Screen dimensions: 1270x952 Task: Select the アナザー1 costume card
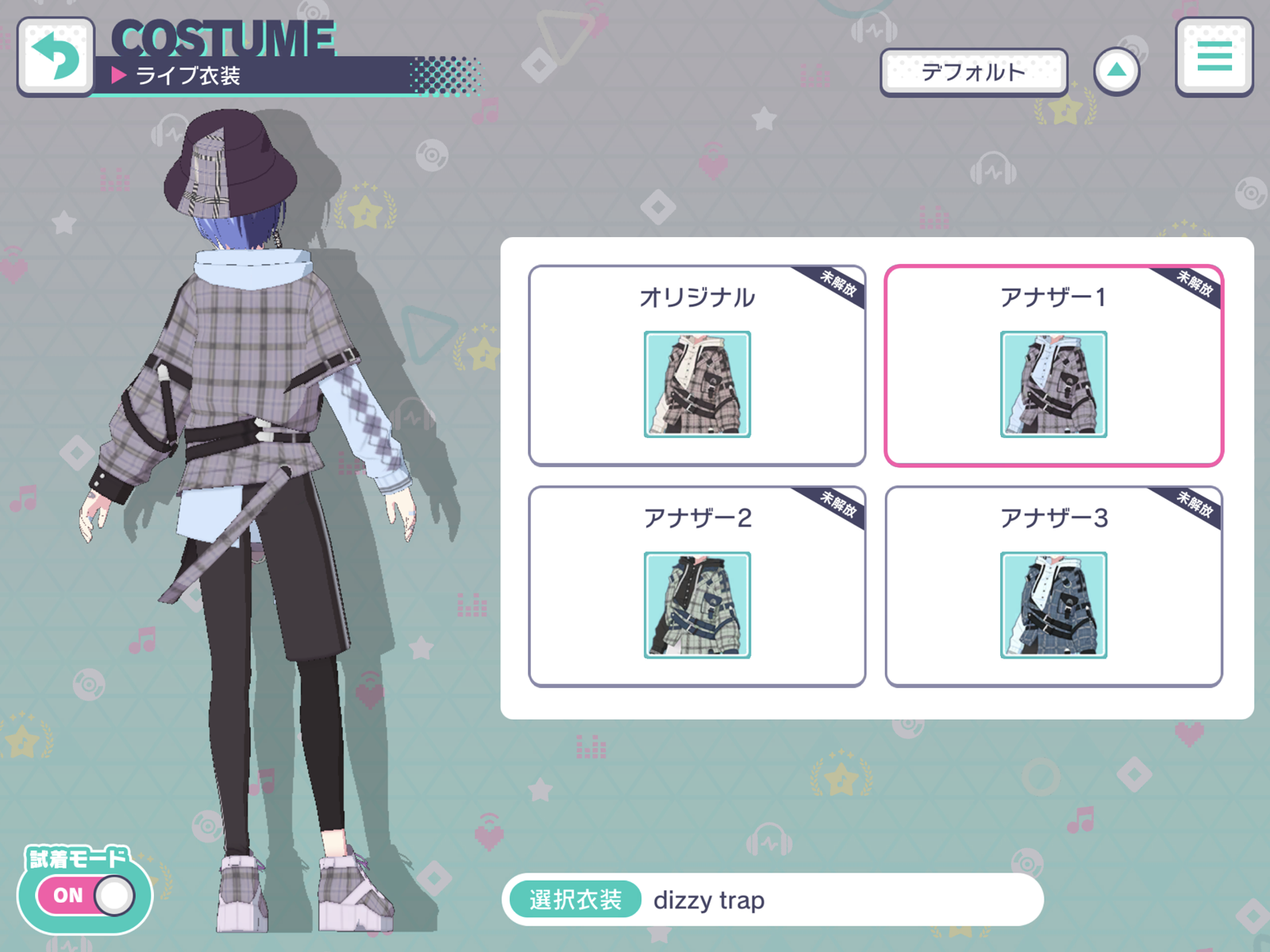tap(1053, 365)
